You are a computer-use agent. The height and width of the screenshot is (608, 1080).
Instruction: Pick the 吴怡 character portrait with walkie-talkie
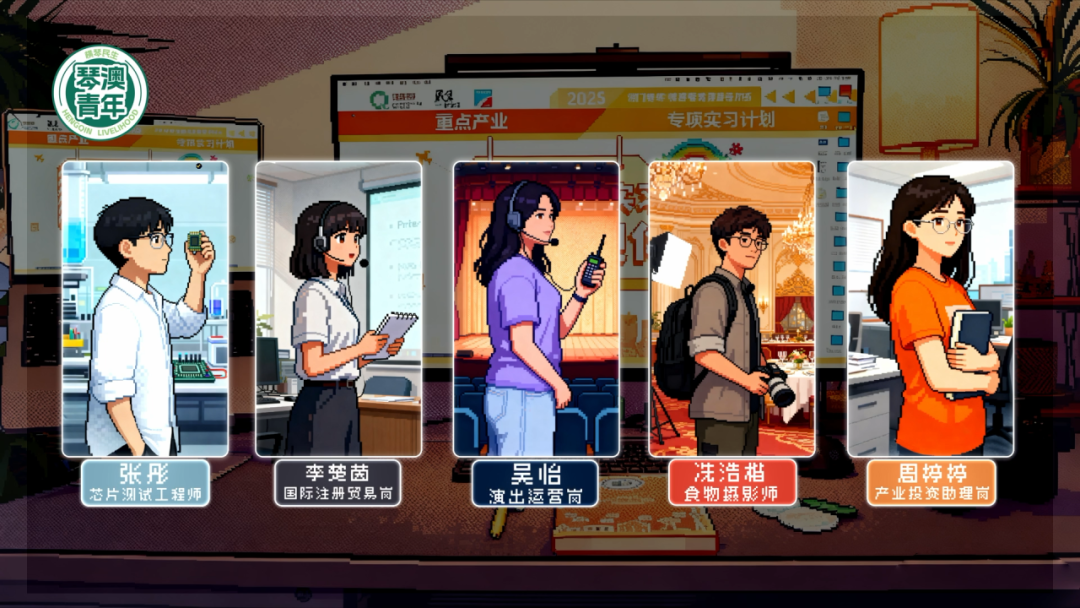coord(536,308)
